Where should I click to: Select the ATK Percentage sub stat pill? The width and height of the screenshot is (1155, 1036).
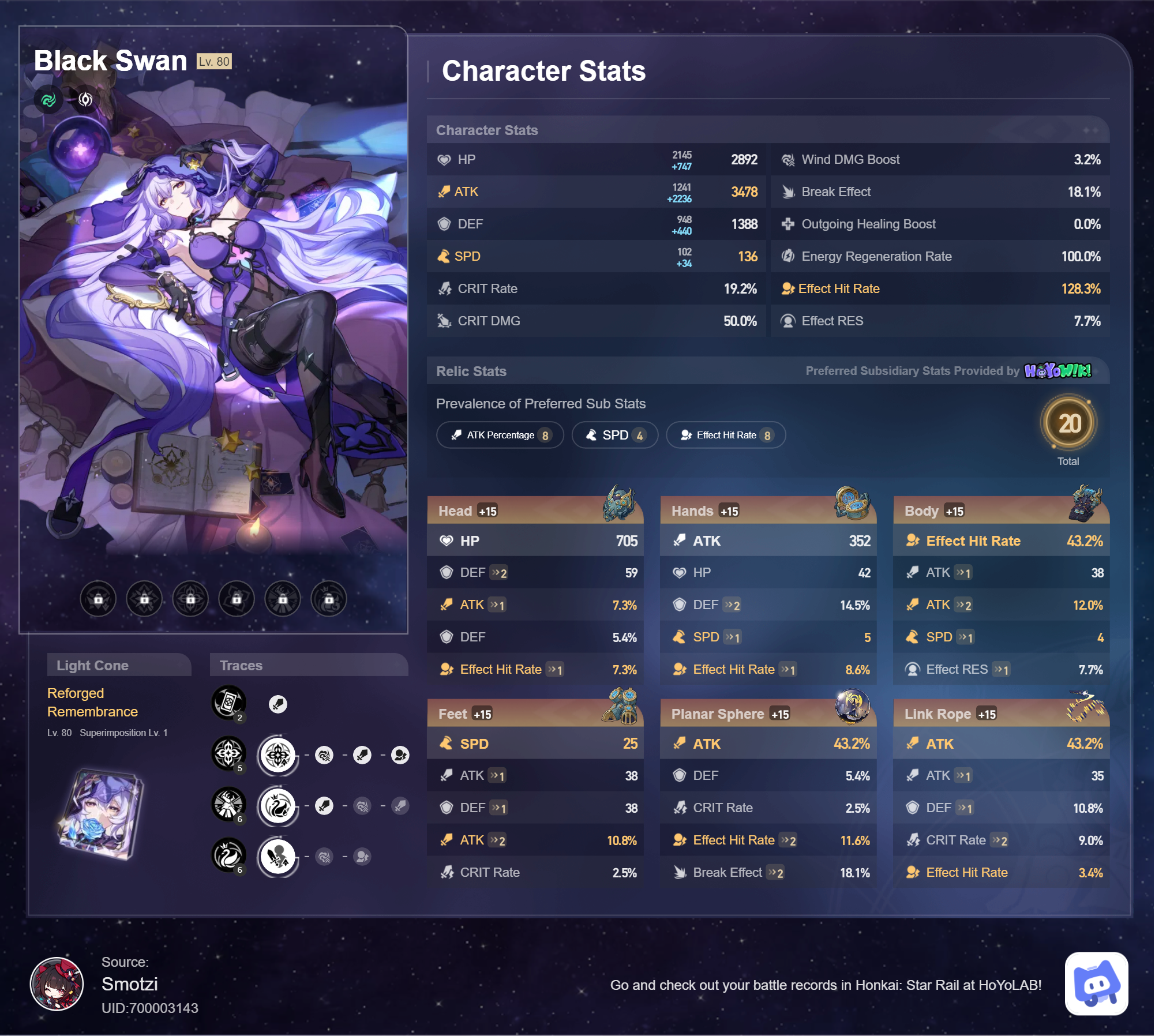click(500, 435)
